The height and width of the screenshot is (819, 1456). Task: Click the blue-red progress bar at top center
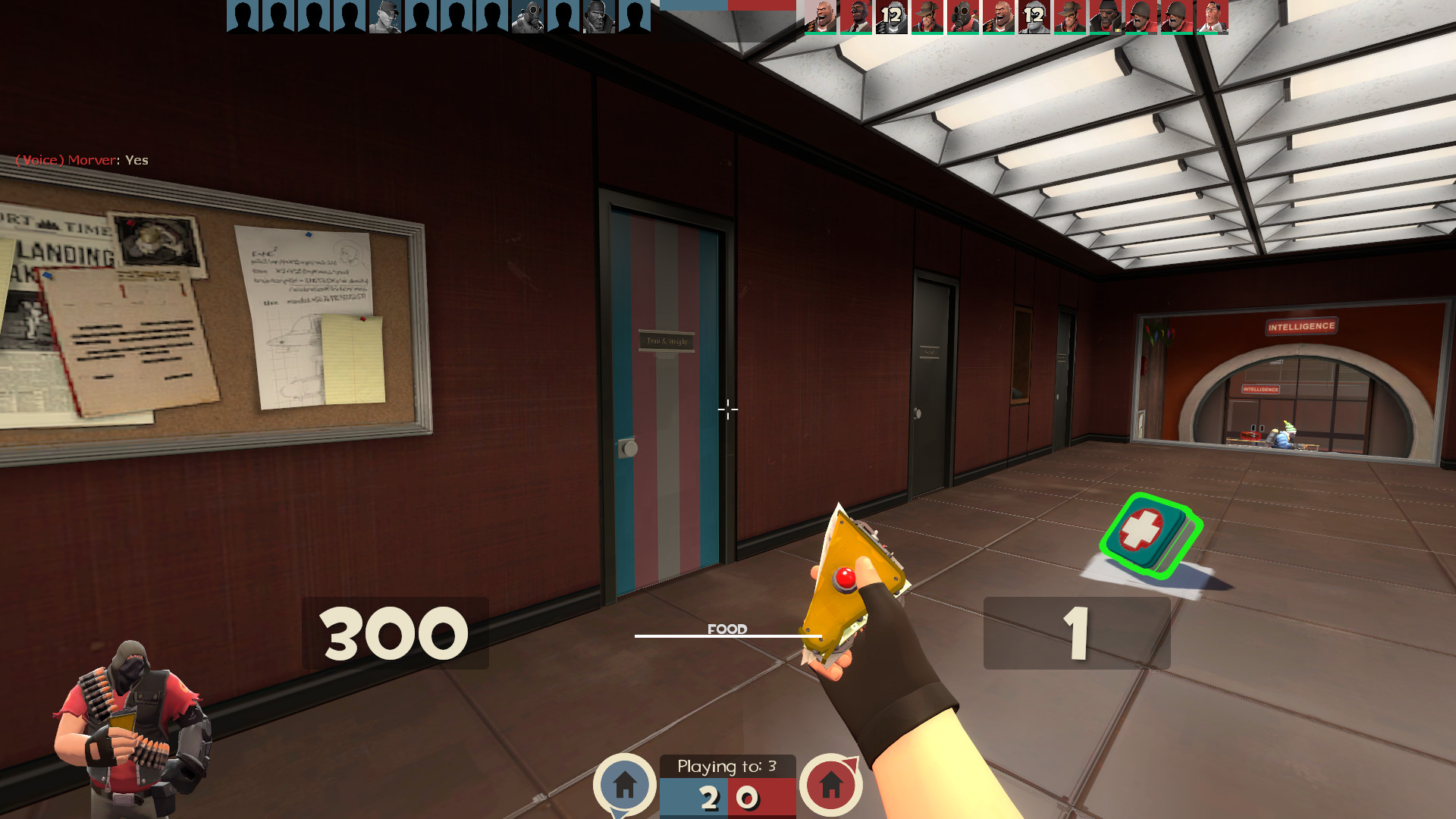[728, 6]
